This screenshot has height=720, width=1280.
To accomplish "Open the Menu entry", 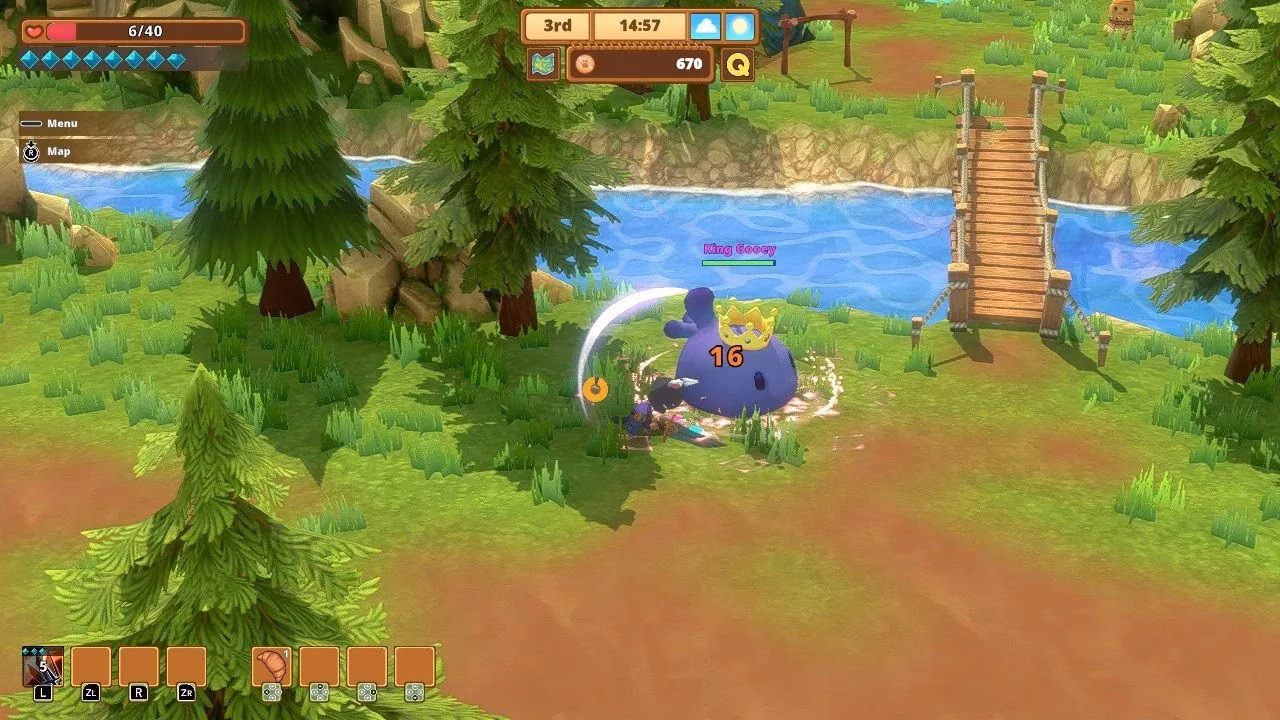I will tap(61, 123).
